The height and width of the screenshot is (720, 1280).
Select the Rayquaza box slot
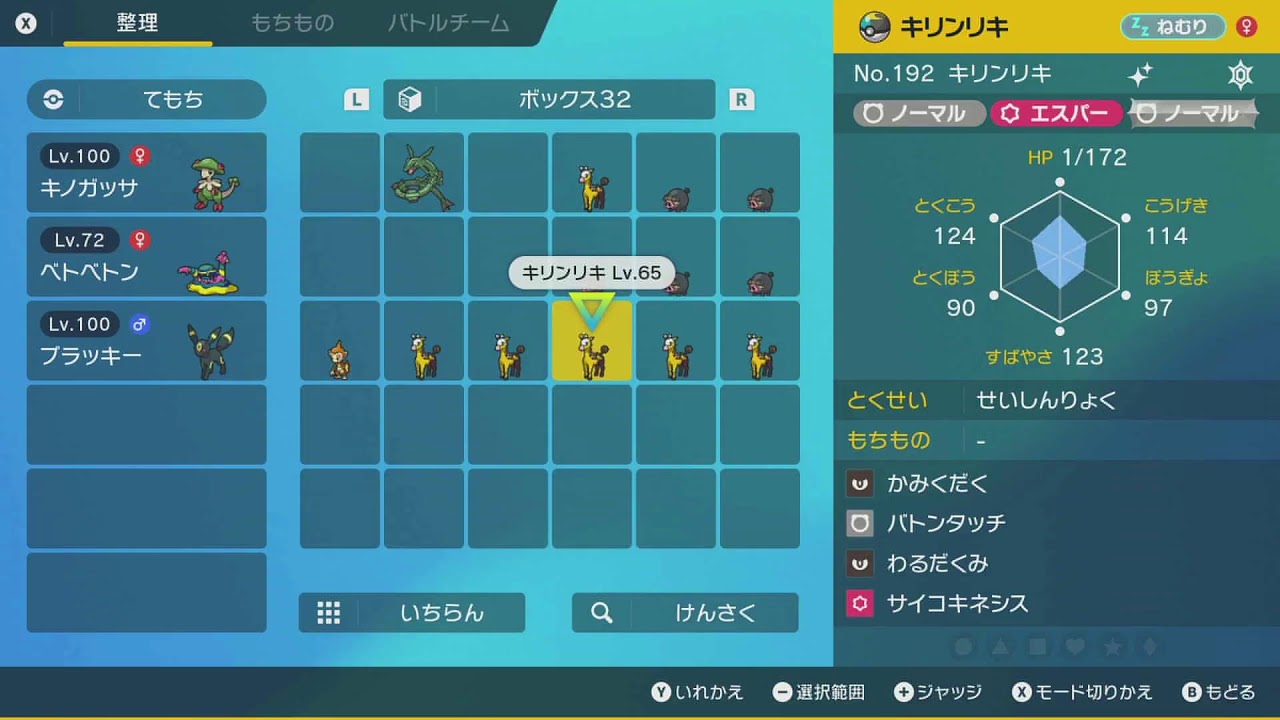pyautogui.click(x=424, y=174)
